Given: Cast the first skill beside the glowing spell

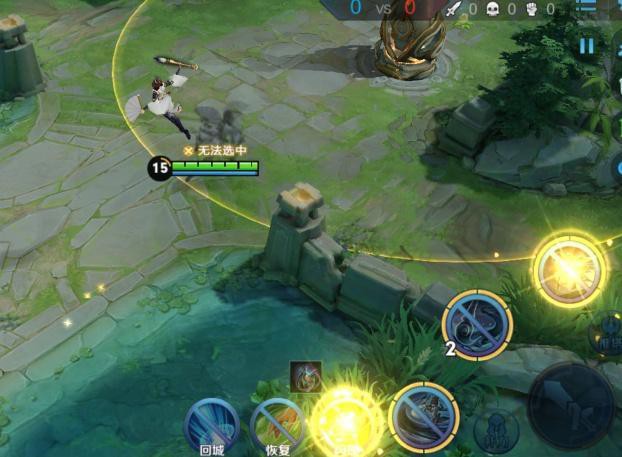Looking at the screenshot, I should tap(424, 415).
